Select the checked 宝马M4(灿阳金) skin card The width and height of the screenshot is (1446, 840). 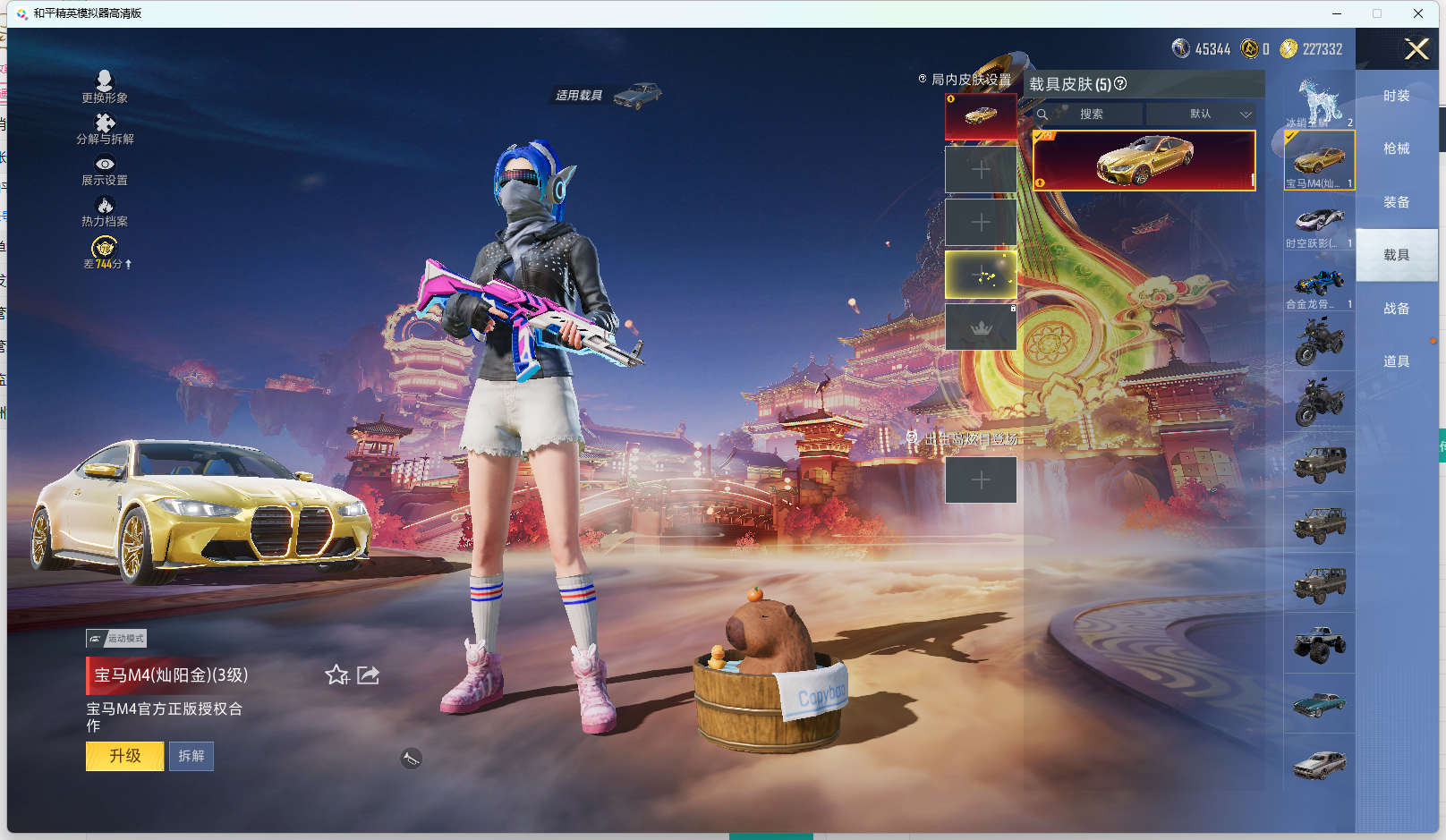(1145, 159)
